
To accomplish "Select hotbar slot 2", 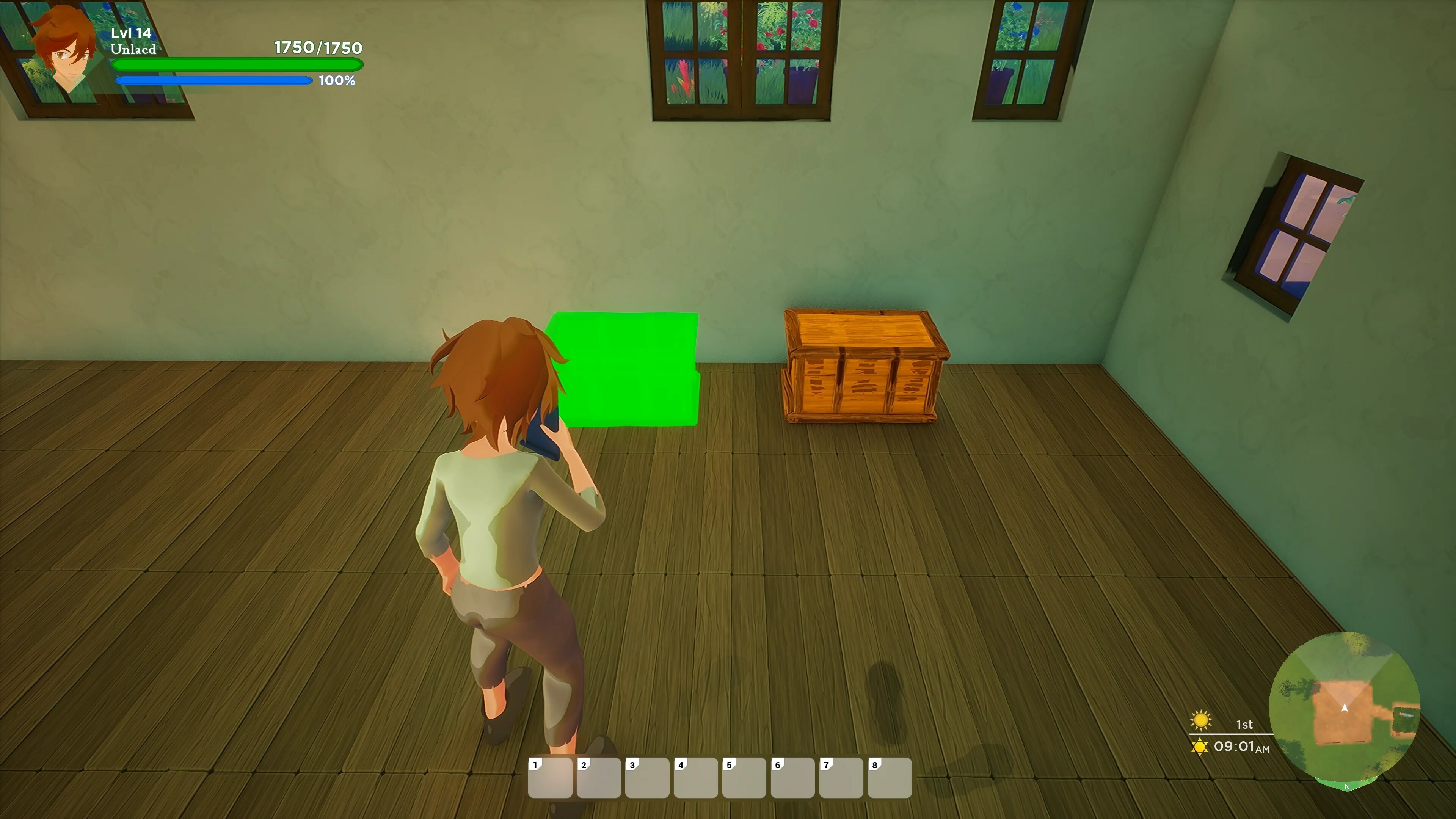I will (x=599, y=780).
